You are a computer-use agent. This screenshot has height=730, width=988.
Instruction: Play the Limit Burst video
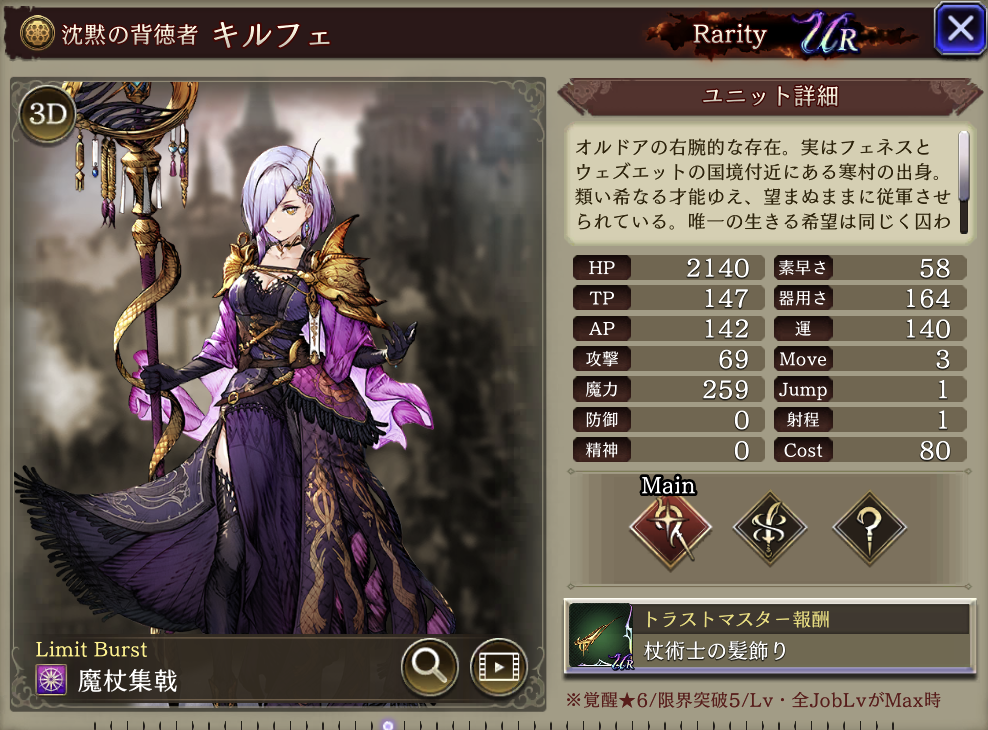coord(498,665)
